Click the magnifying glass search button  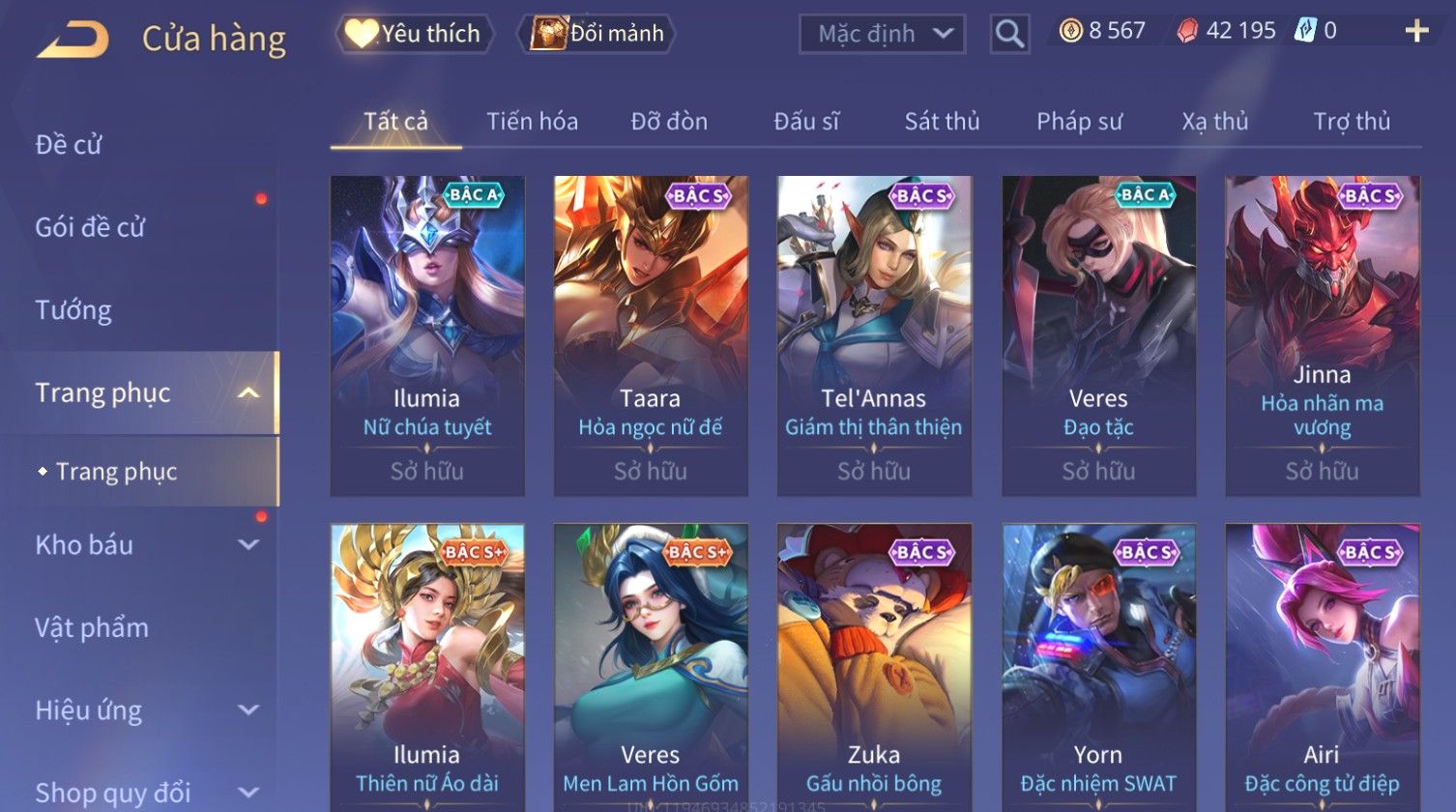tap(1009, 35)
